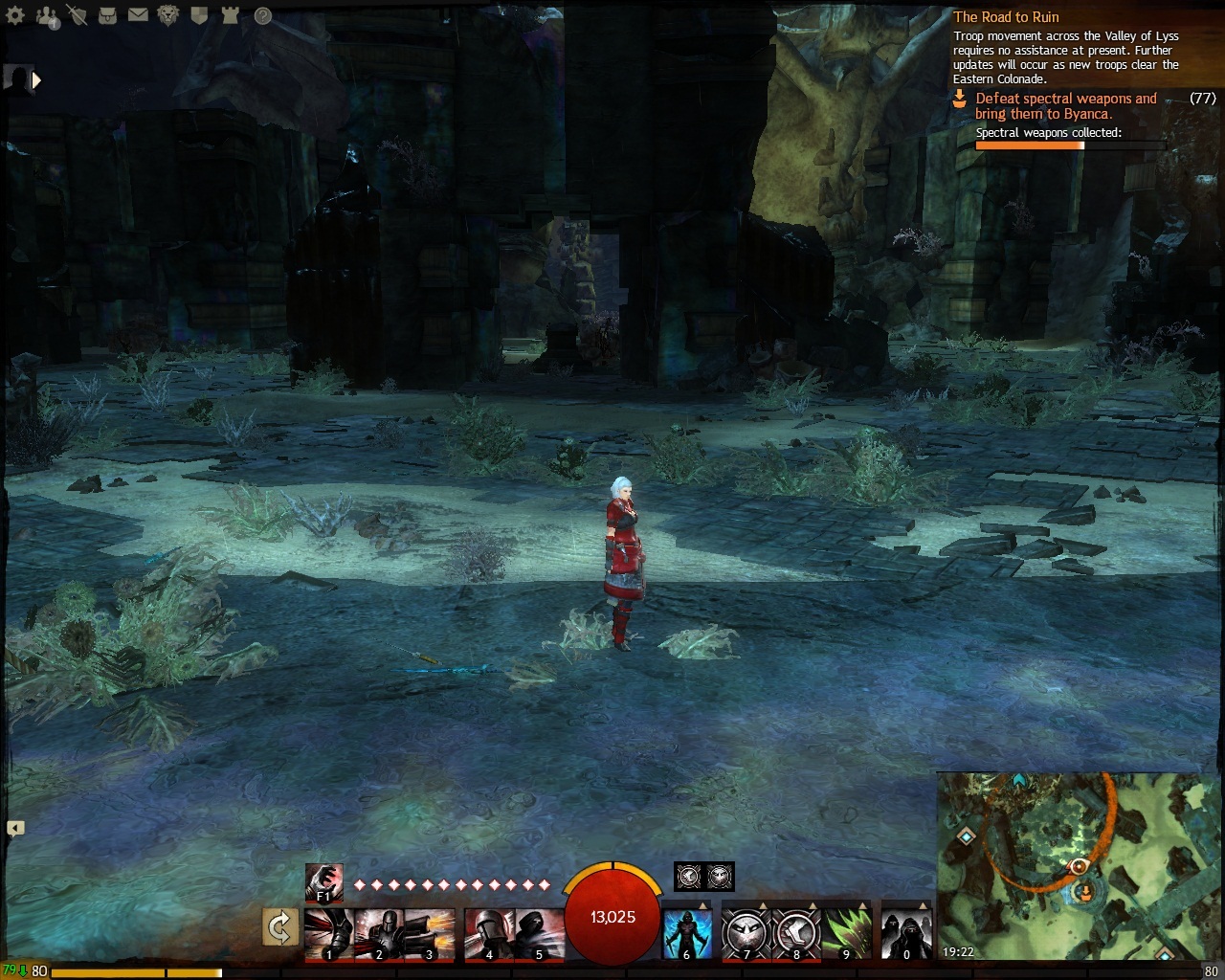Open the help question mark icon
Image resolution: width=1225 pixels, height=980 pixels.
[x=262, y=15]
